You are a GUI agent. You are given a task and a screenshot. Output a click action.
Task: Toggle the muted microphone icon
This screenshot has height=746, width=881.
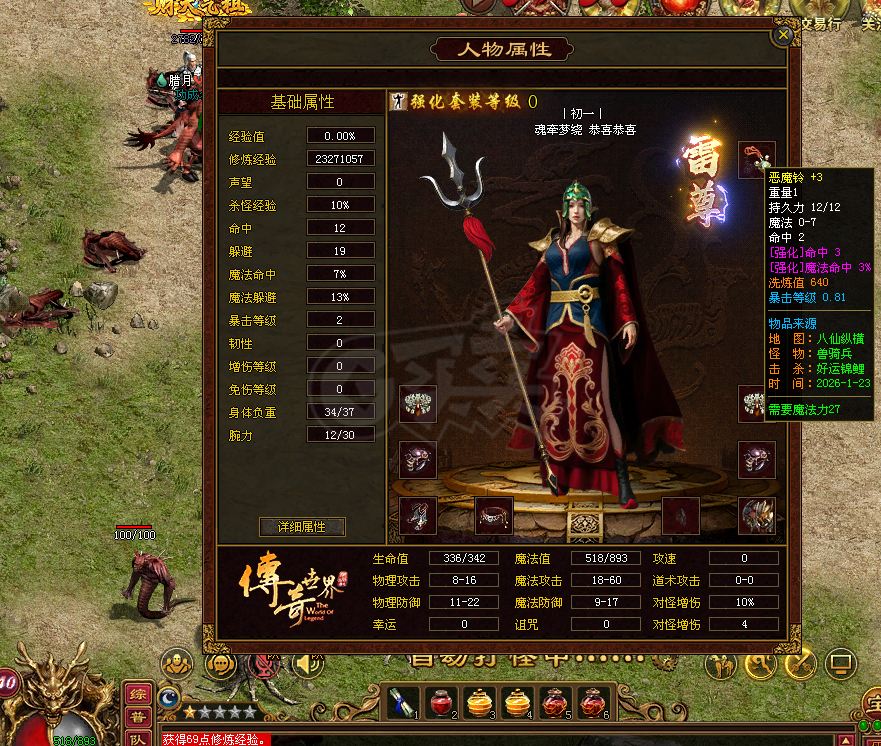pyautogui.click(x=265, y=663)
